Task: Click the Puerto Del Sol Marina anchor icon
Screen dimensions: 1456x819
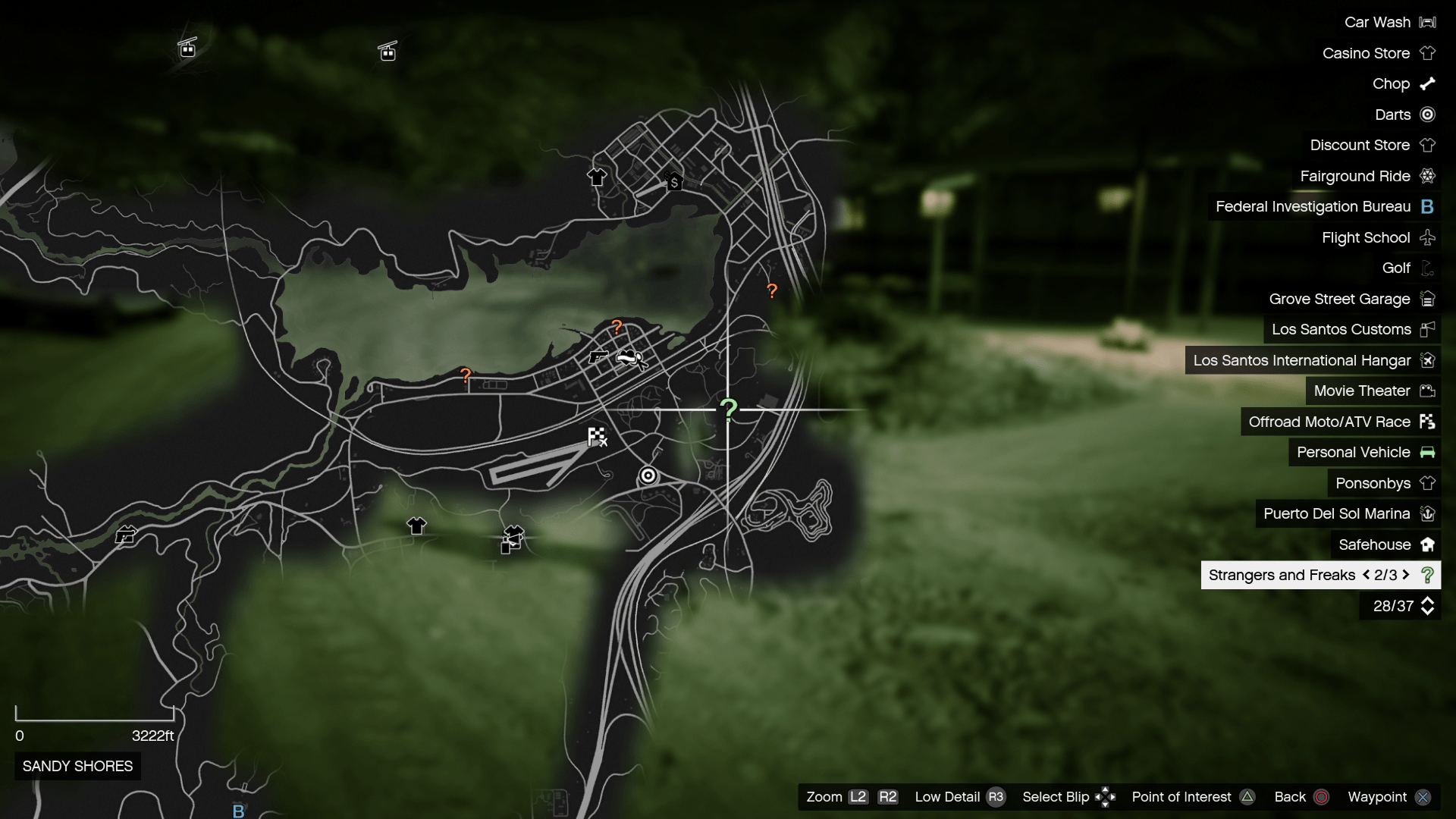Action: click(1429, 513)
